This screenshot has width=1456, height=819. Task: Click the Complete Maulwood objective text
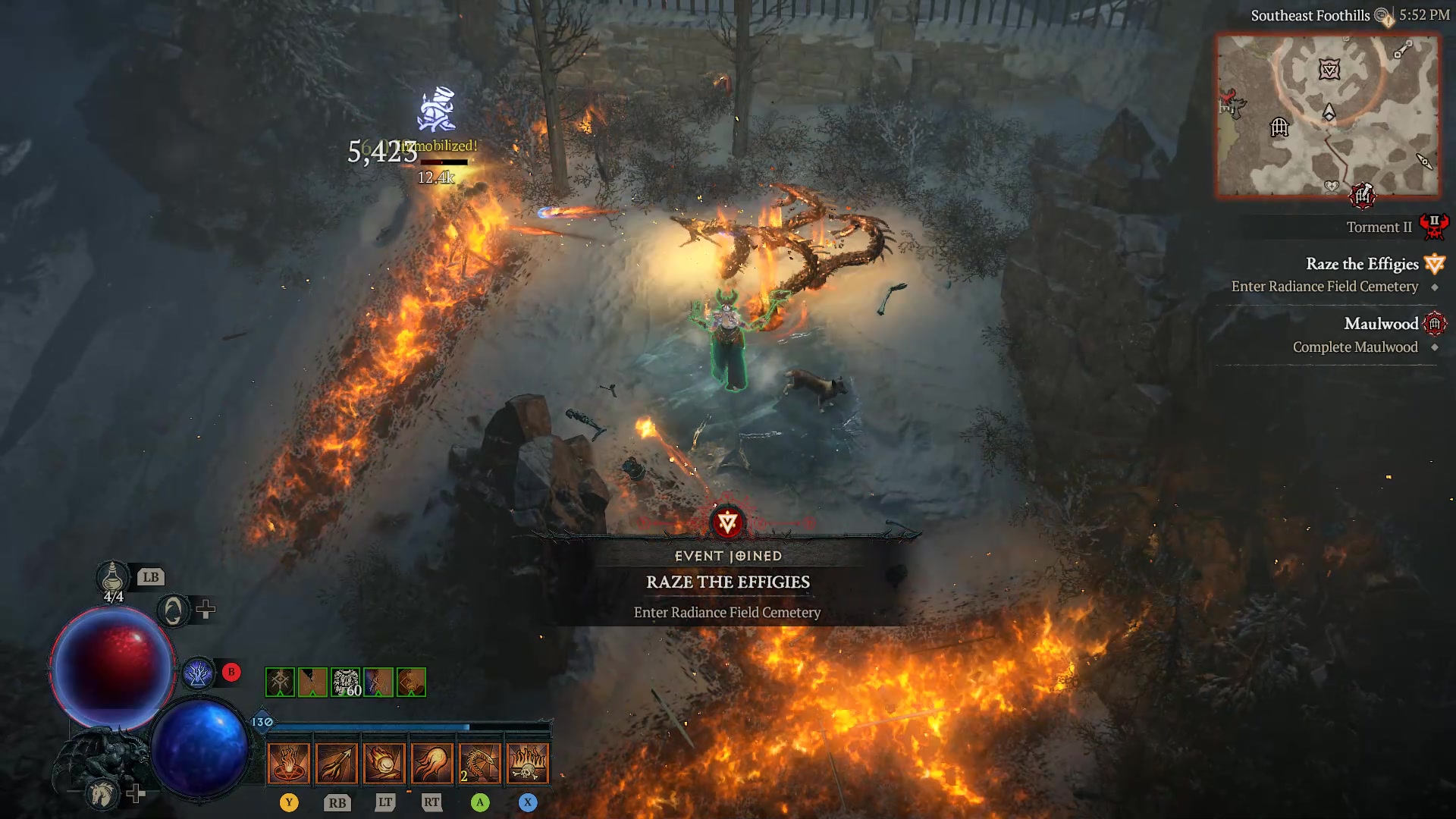coord(1354,347)
